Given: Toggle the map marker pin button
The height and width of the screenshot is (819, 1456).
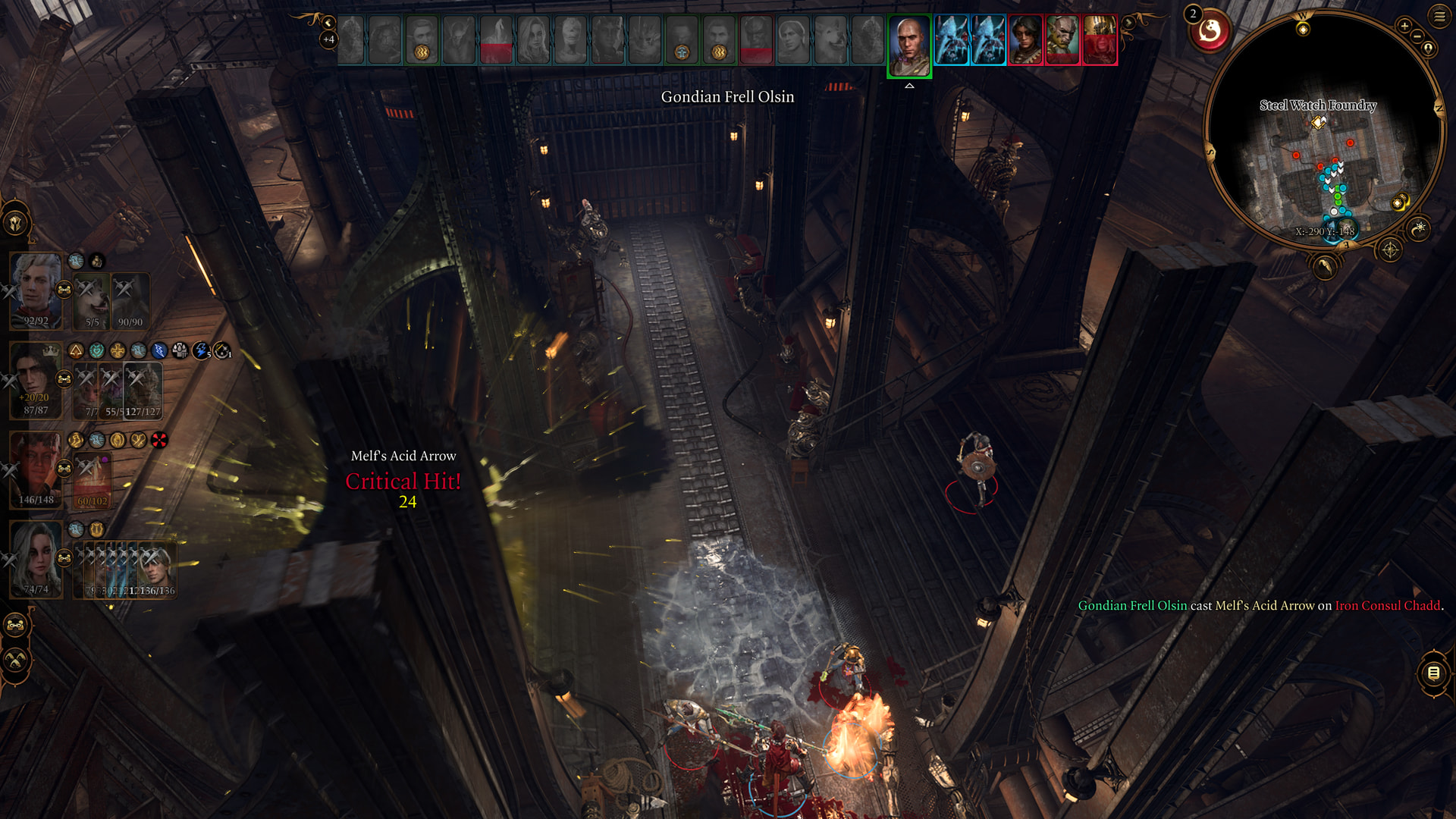Looking at the screenshot, I should coord(1429,49).
